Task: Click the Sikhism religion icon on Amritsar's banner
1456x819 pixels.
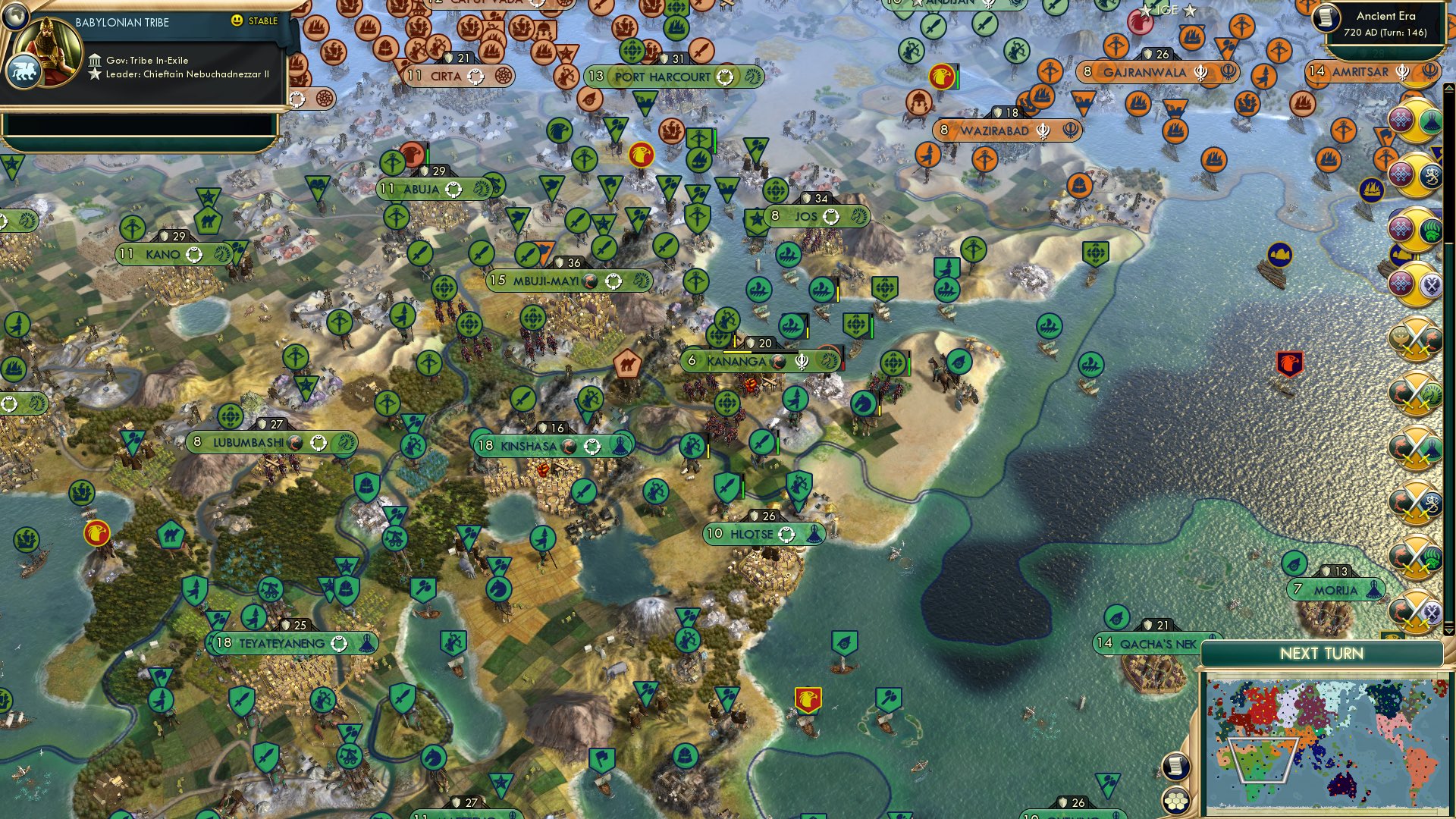Action: click(x=1402, y=71)
